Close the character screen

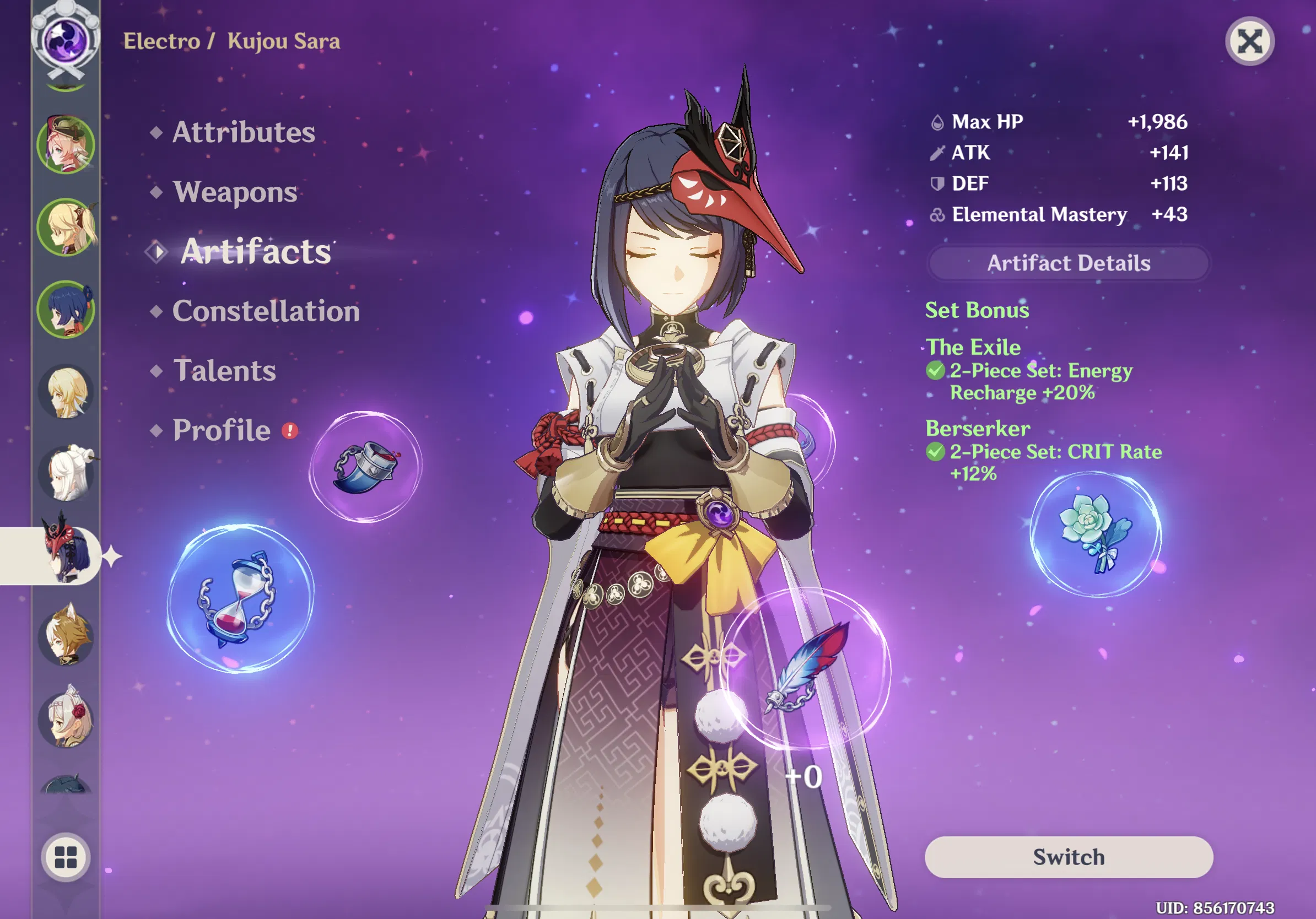(1249, 41)
